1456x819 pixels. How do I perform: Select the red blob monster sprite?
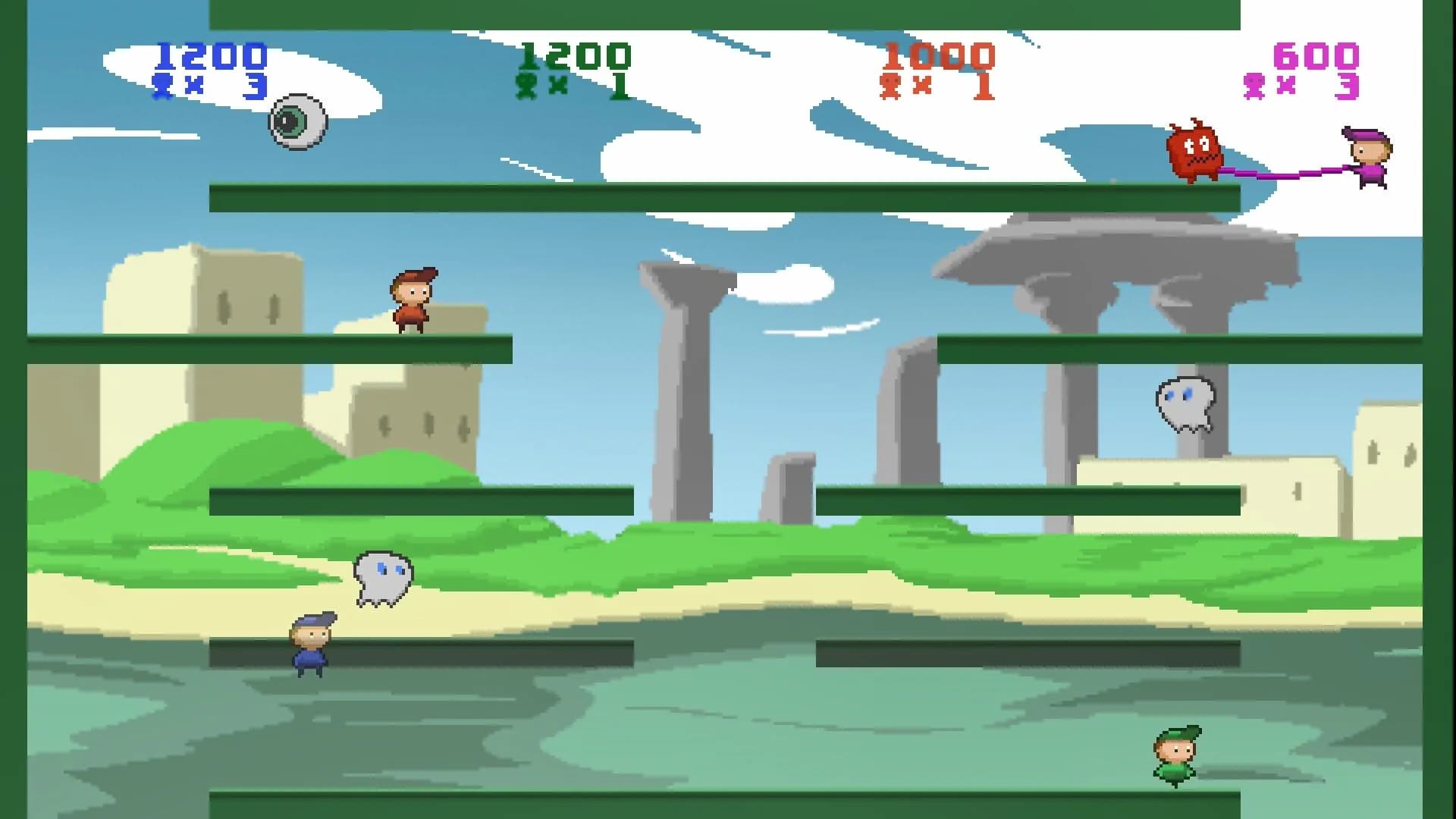tap(1193, 149)
